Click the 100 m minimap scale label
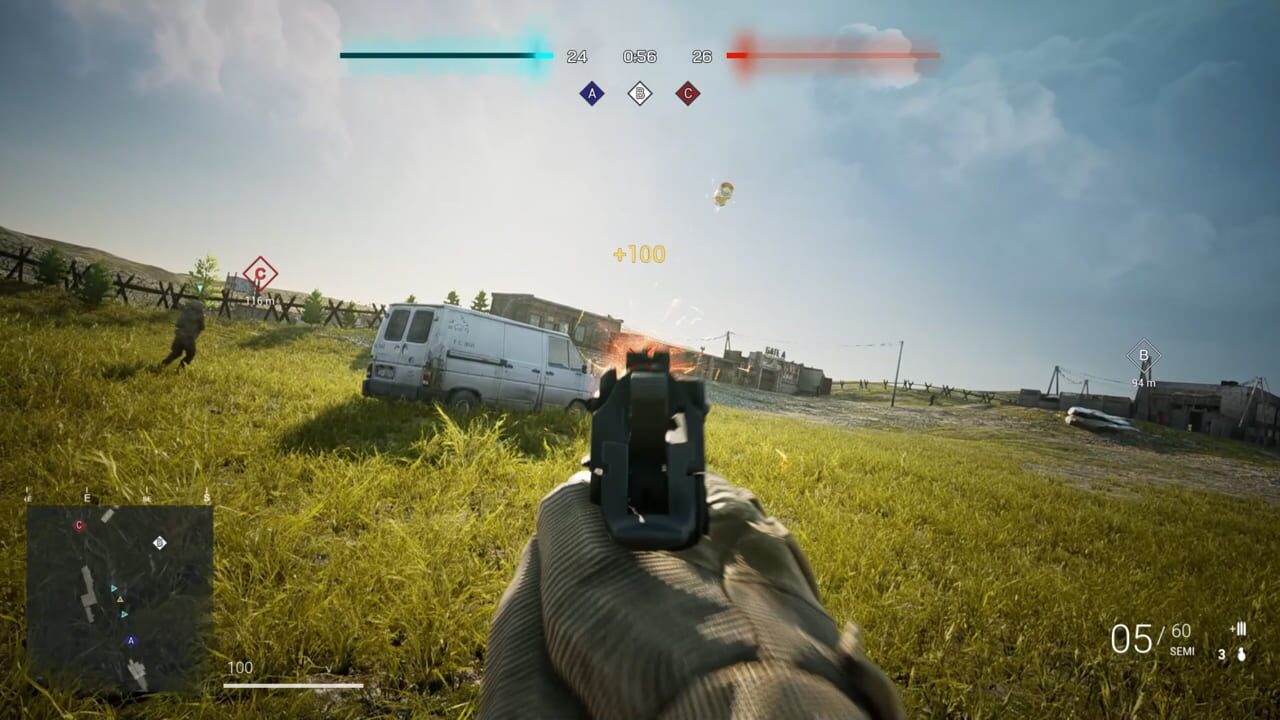 coord(240,665)
